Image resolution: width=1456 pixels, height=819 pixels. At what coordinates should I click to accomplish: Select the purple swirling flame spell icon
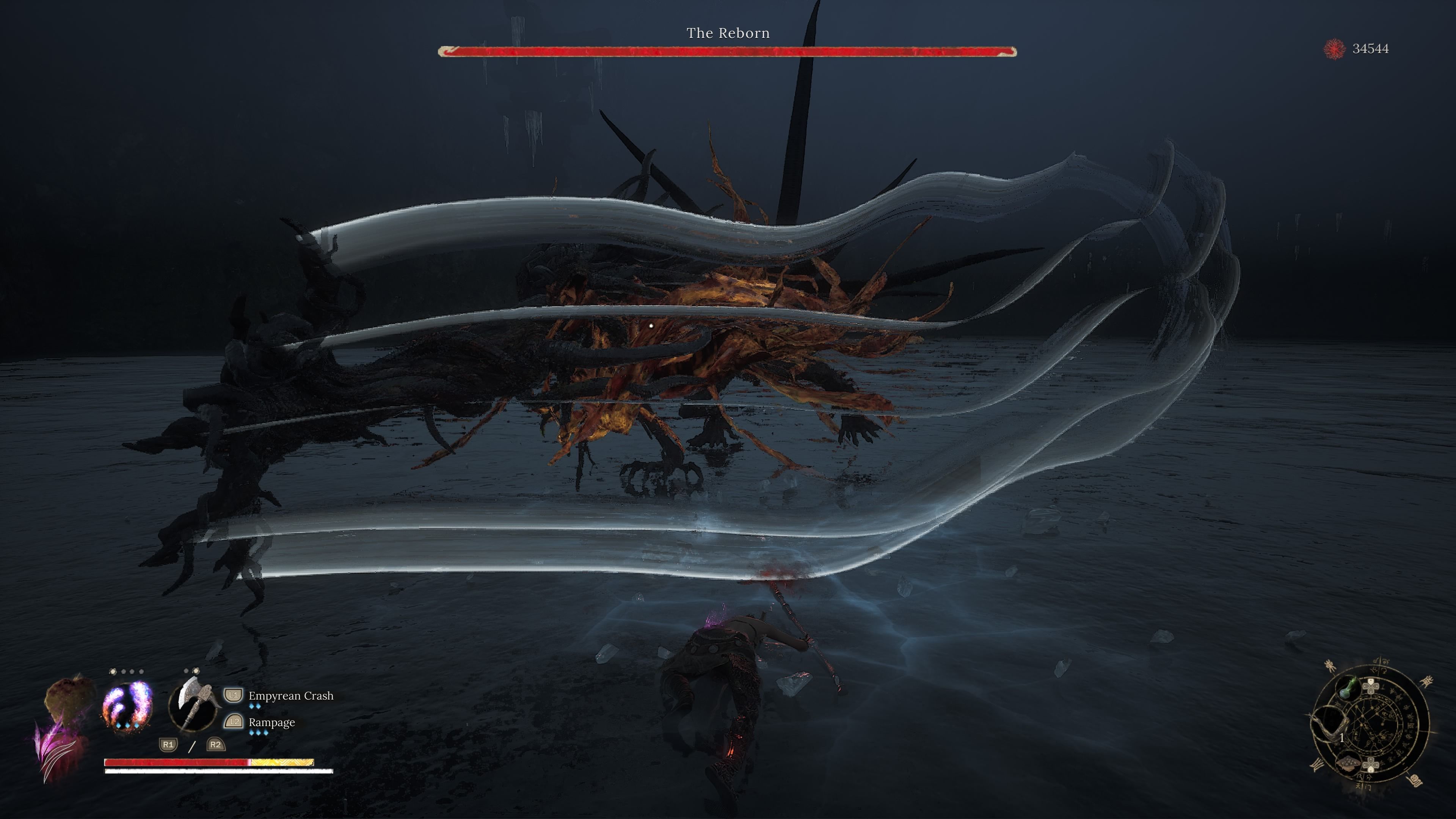point(127,705)
